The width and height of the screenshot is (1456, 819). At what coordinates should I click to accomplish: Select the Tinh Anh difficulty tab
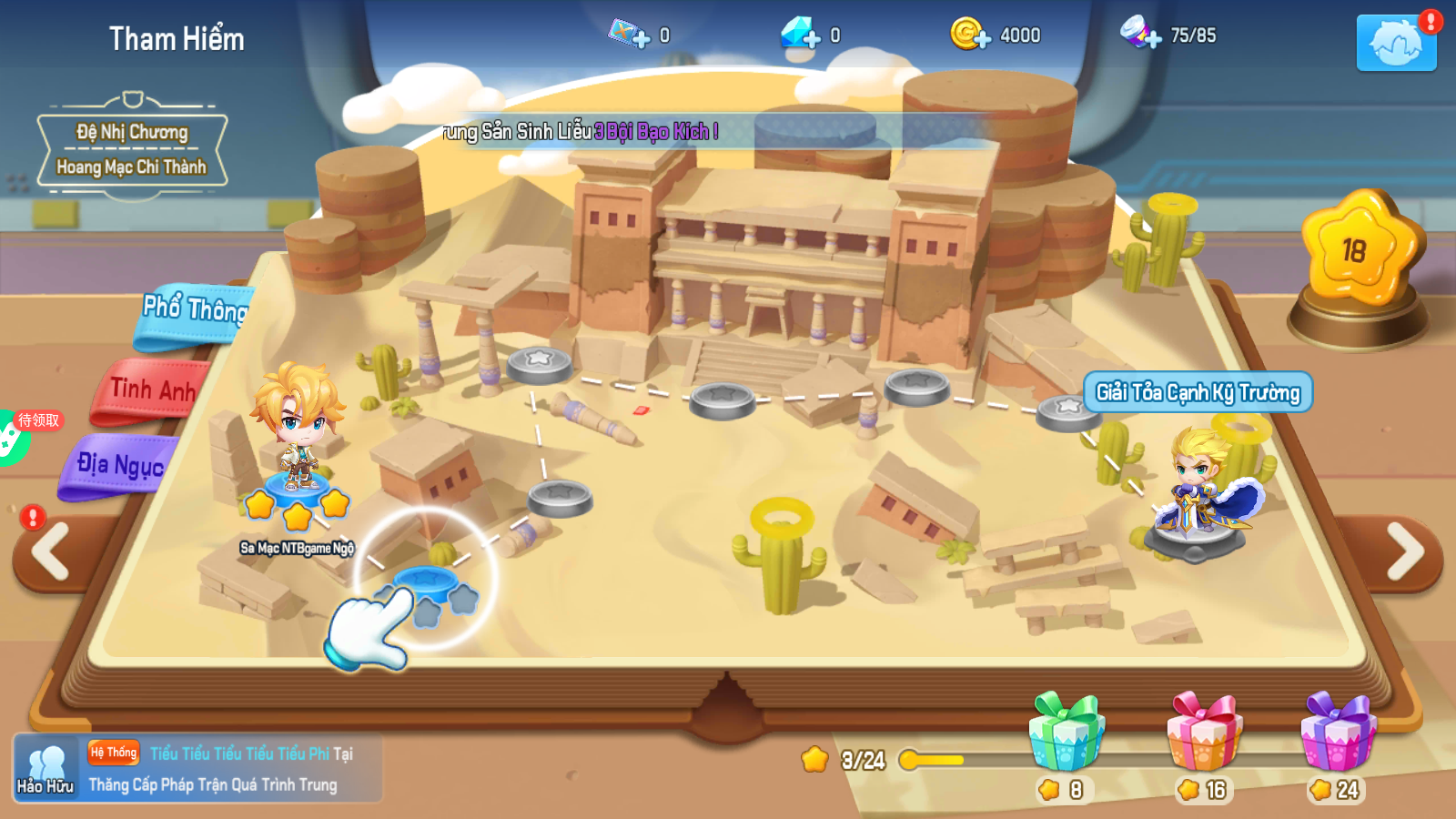(x=152, y=392)
